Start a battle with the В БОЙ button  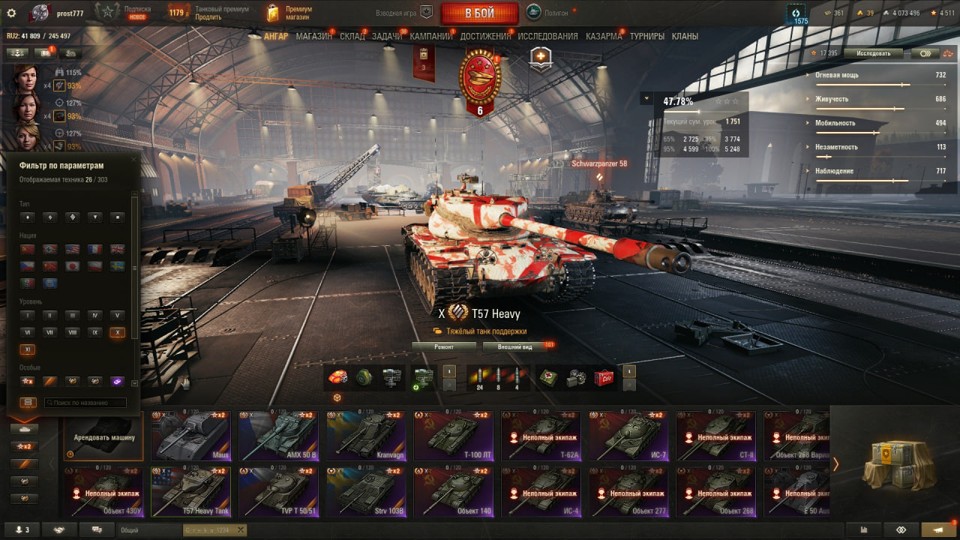479,13
